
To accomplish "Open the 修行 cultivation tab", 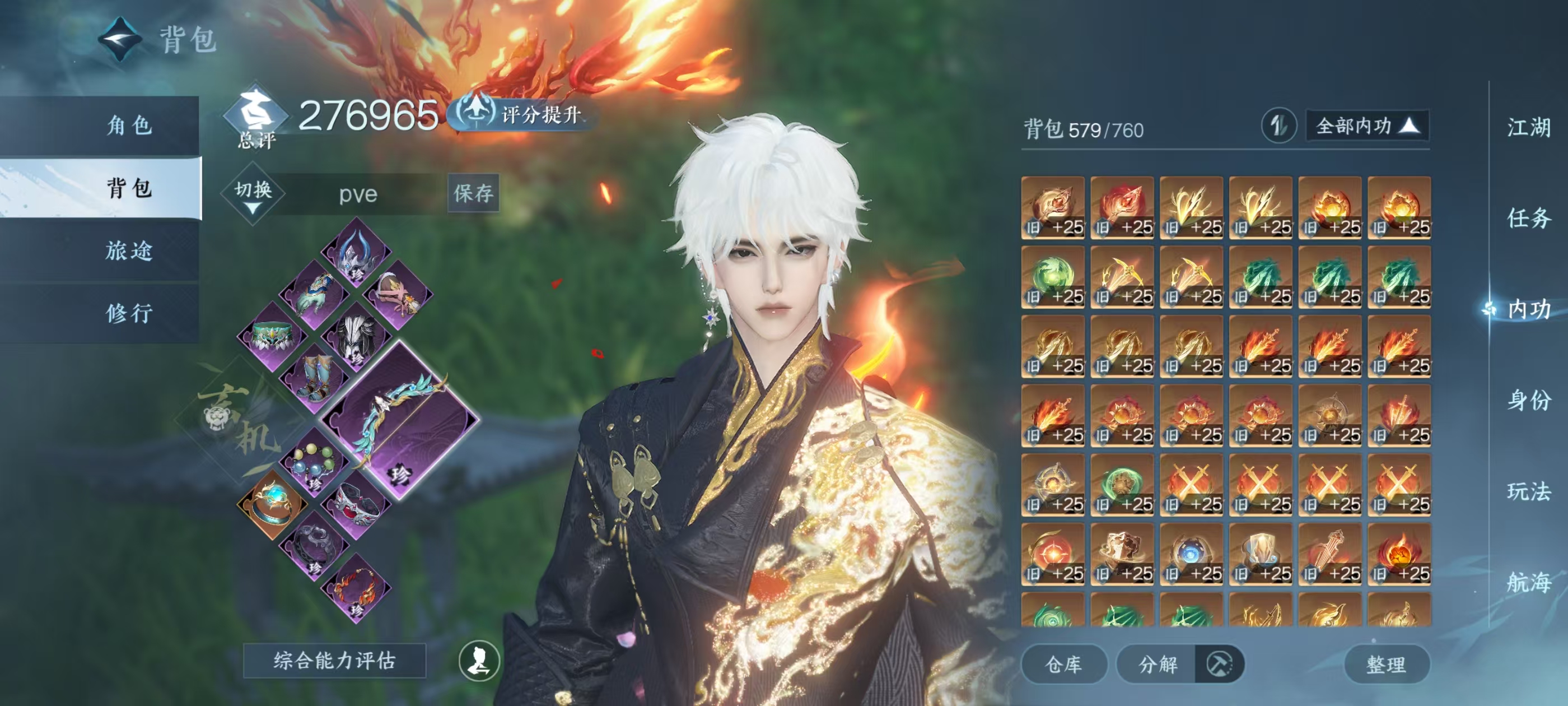I will (x=129, y=313).
